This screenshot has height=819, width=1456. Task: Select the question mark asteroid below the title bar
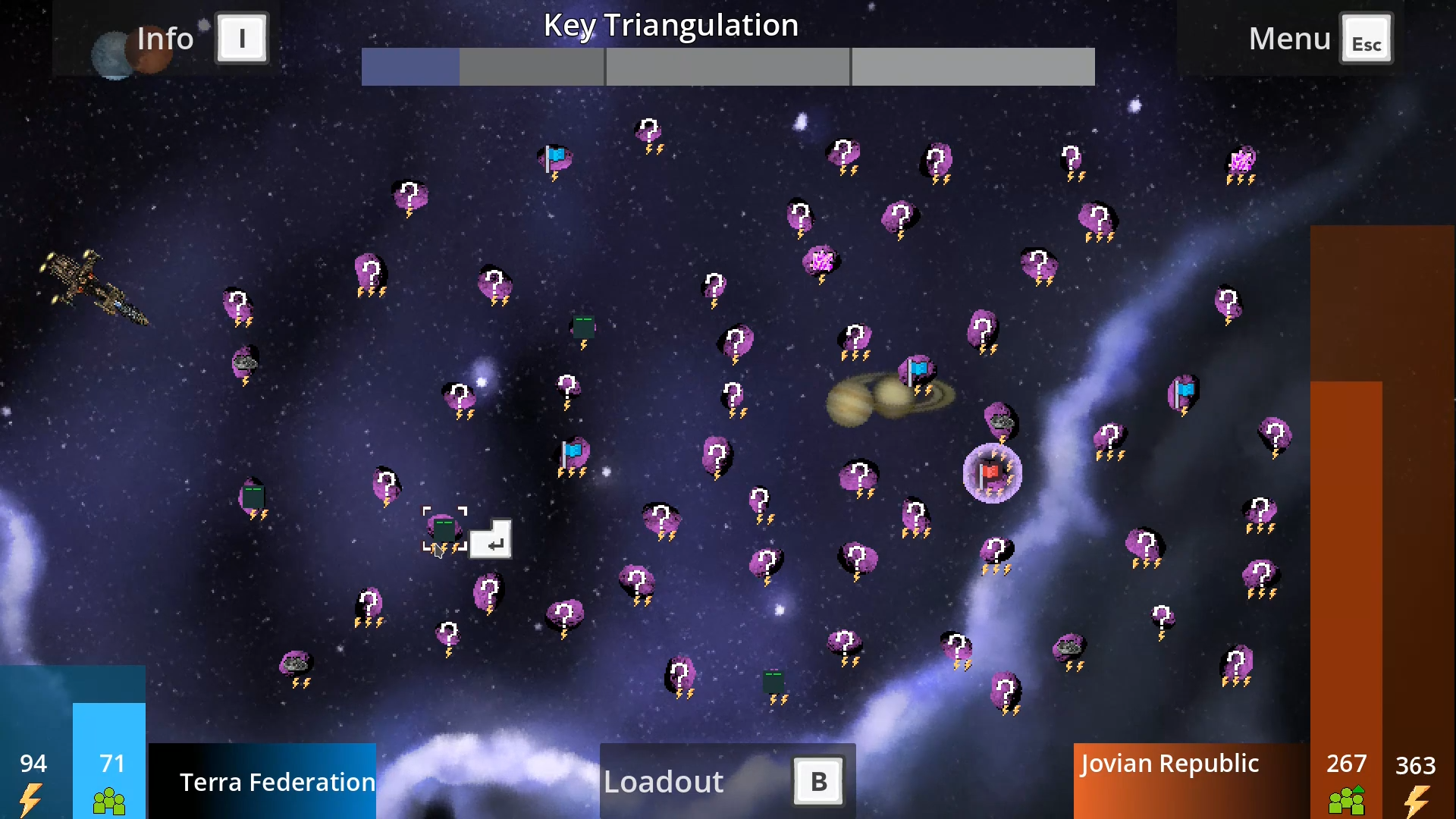click(x=650, y=130)
